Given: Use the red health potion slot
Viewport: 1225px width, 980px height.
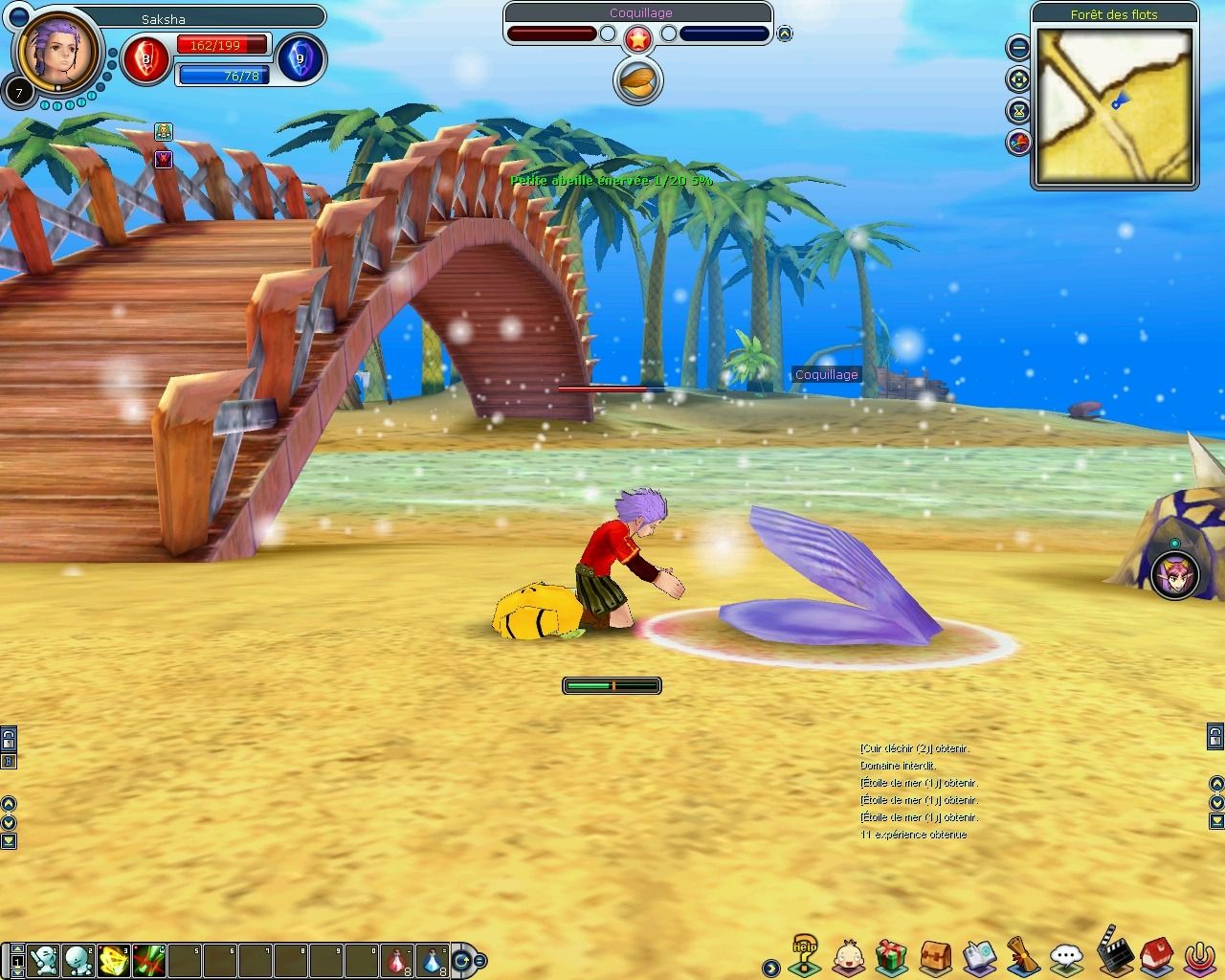Looking at the screenshot, I should 398,959.
